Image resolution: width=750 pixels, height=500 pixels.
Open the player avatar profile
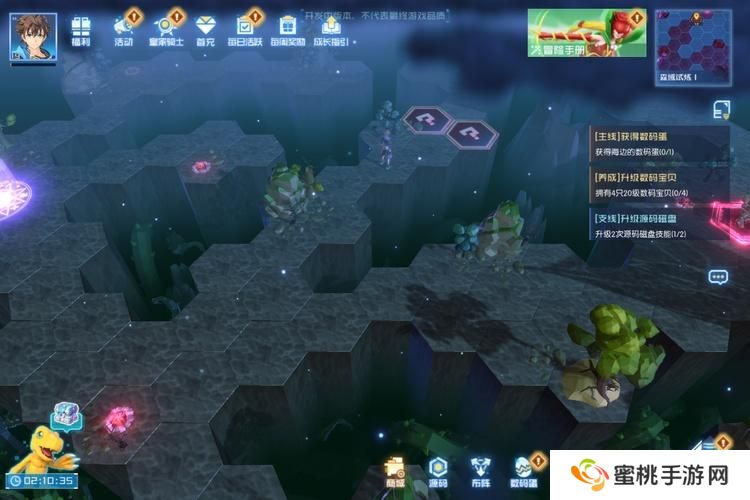tap(32, 36)
